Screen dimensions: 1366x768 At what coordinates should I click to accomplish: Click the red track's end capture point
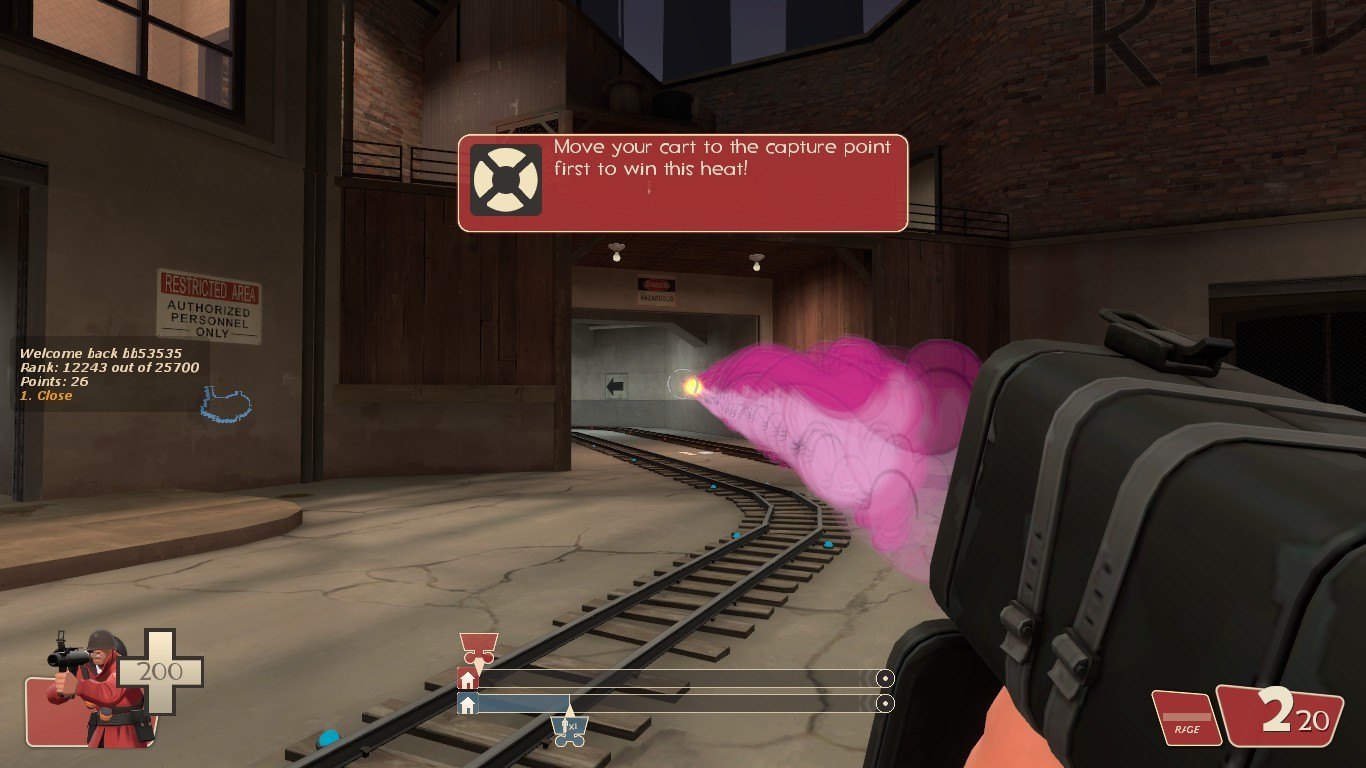coord(884,679)
